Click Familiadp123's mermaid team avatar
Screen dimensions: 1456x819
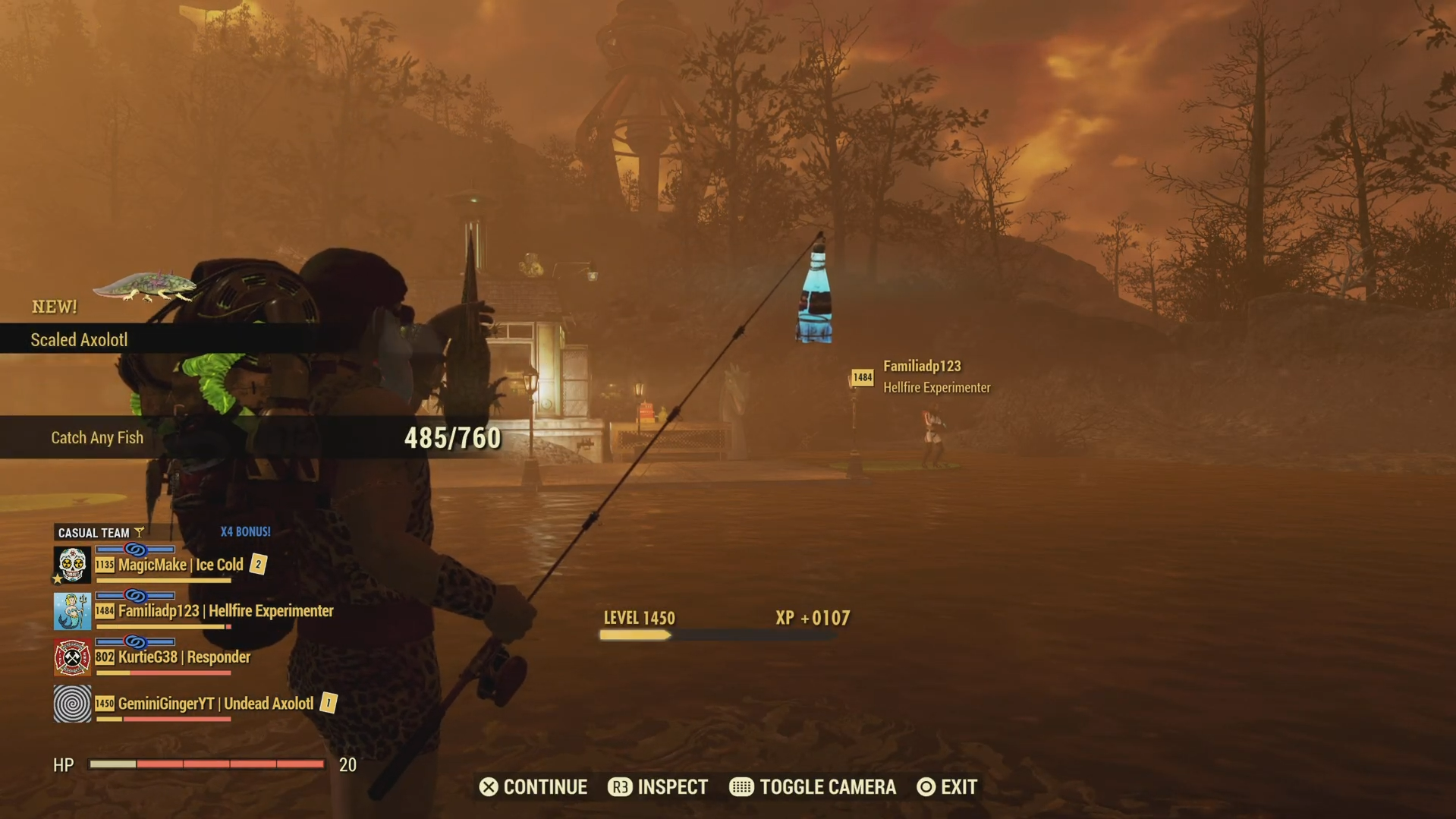[x=71, y=611]
